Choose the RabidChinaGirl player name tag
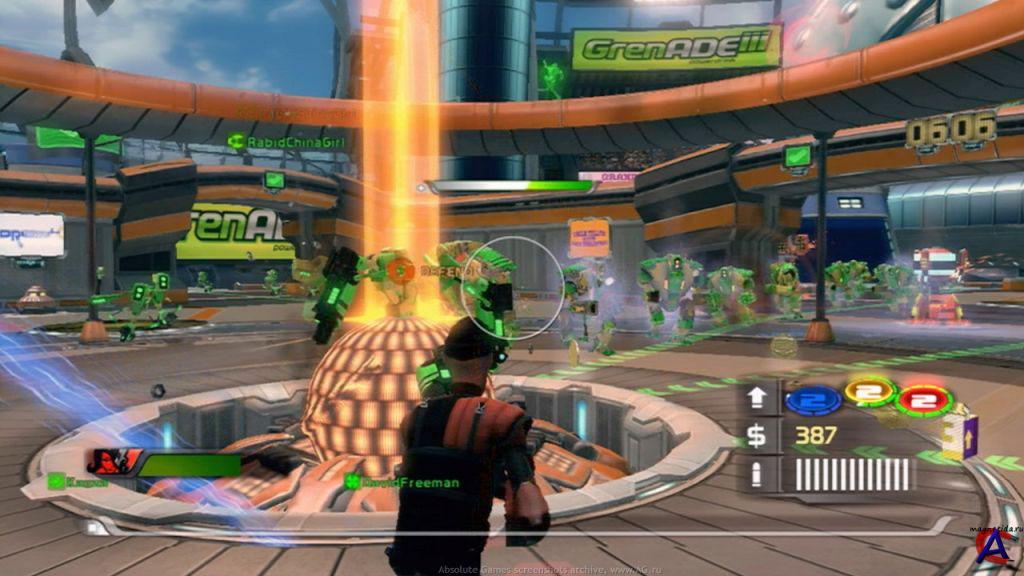Screen dimensions: 1024x576 tap(273, 143)
